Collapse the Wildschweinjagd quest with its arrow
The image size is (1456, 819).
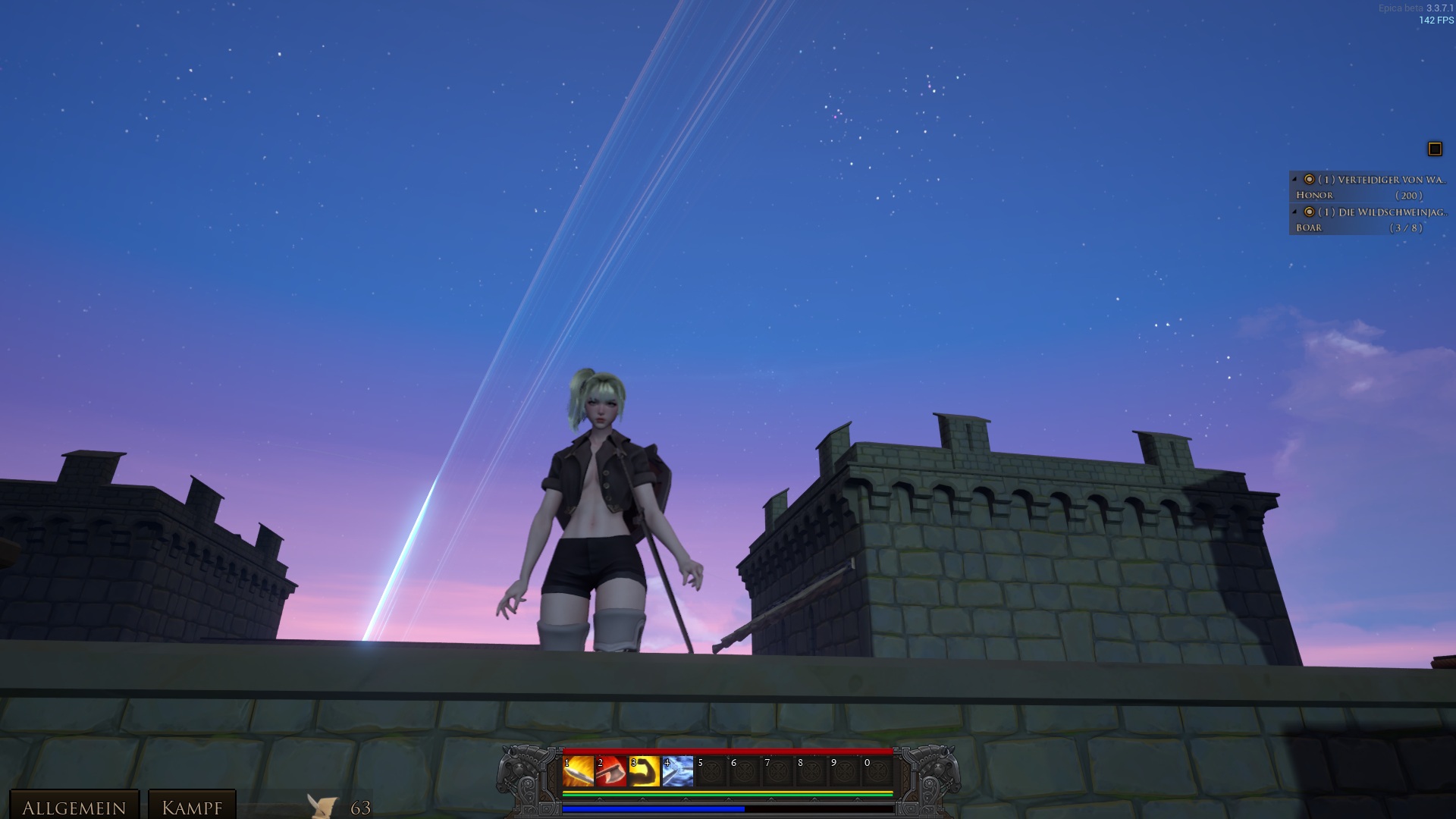(1294, 212)
